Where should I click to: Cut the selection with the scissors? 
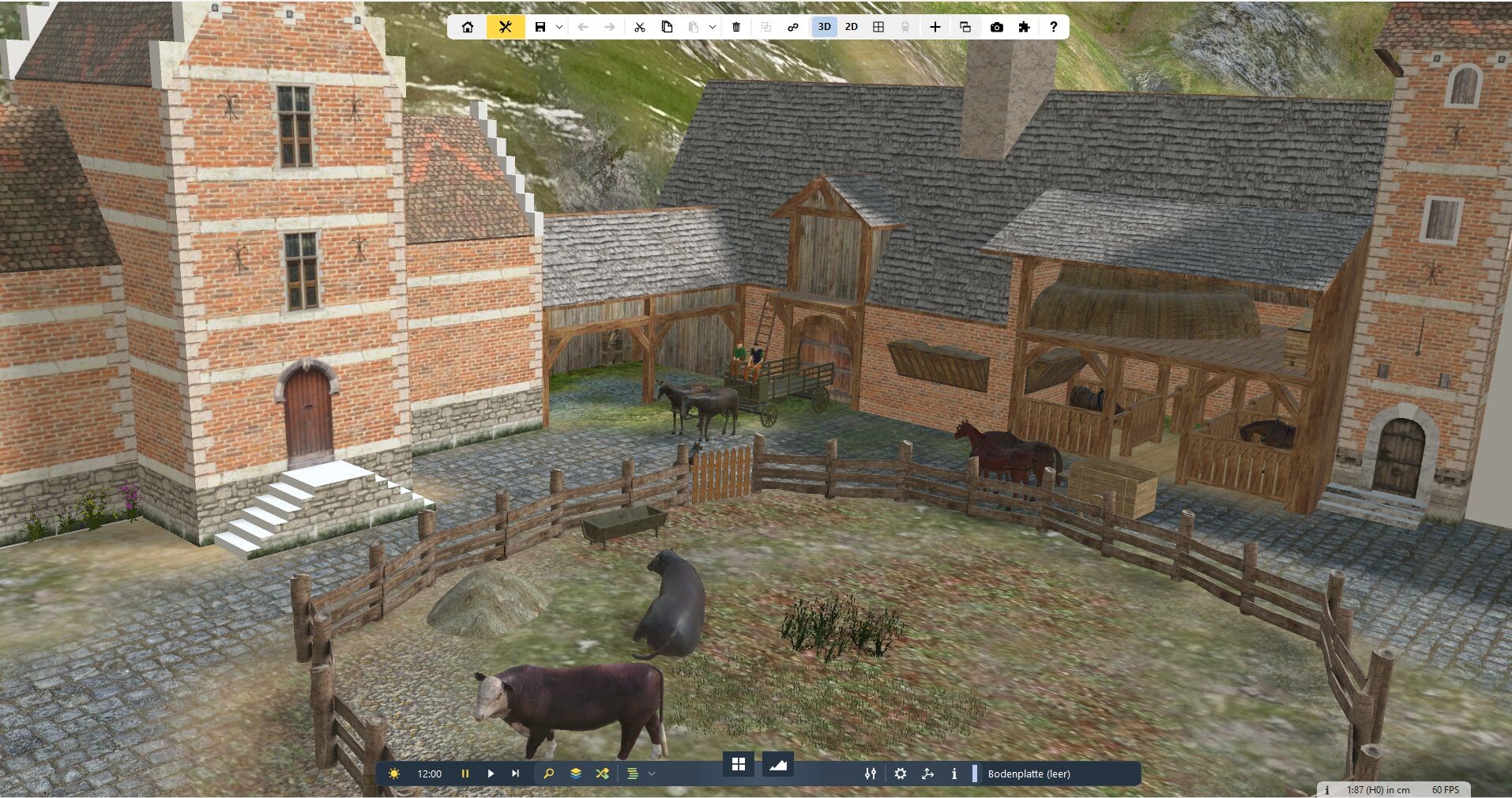tap(640, 27)
